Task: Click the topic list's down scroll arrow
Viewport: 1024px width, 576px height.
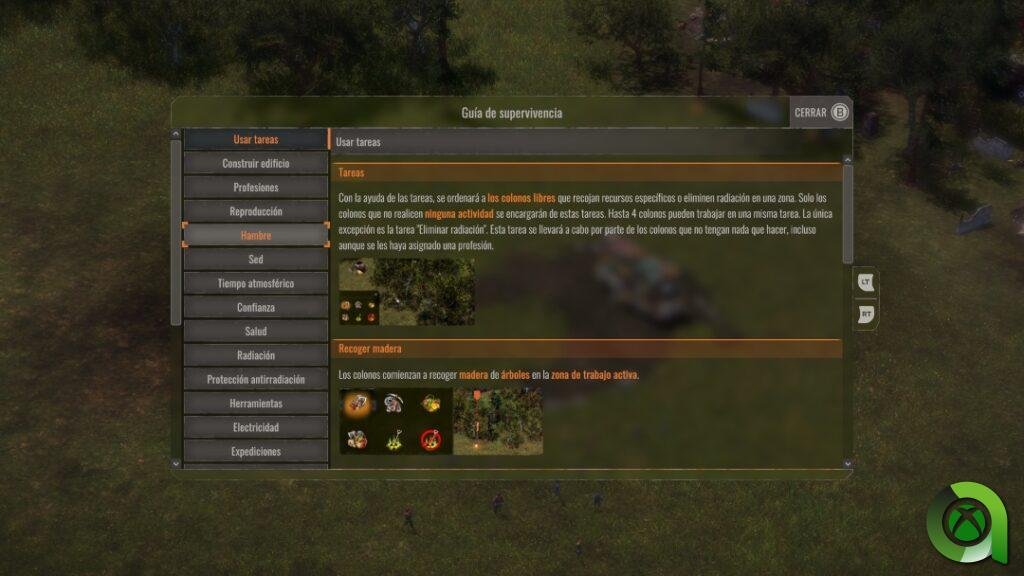Action: (x=176, y=463)
